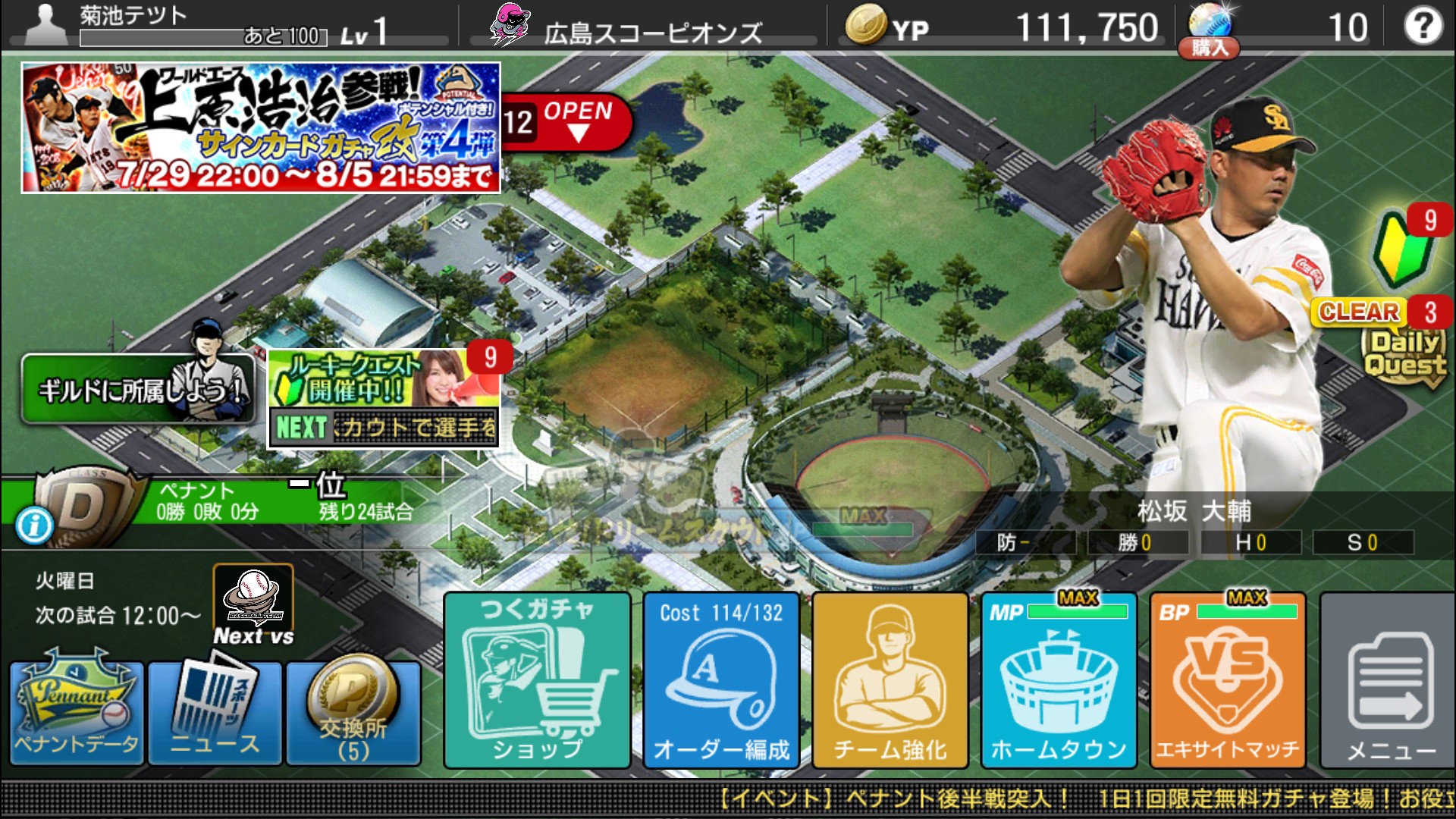Start an Excite Match
Screen dimensions: 1456x819
(x=1228, y=680)
